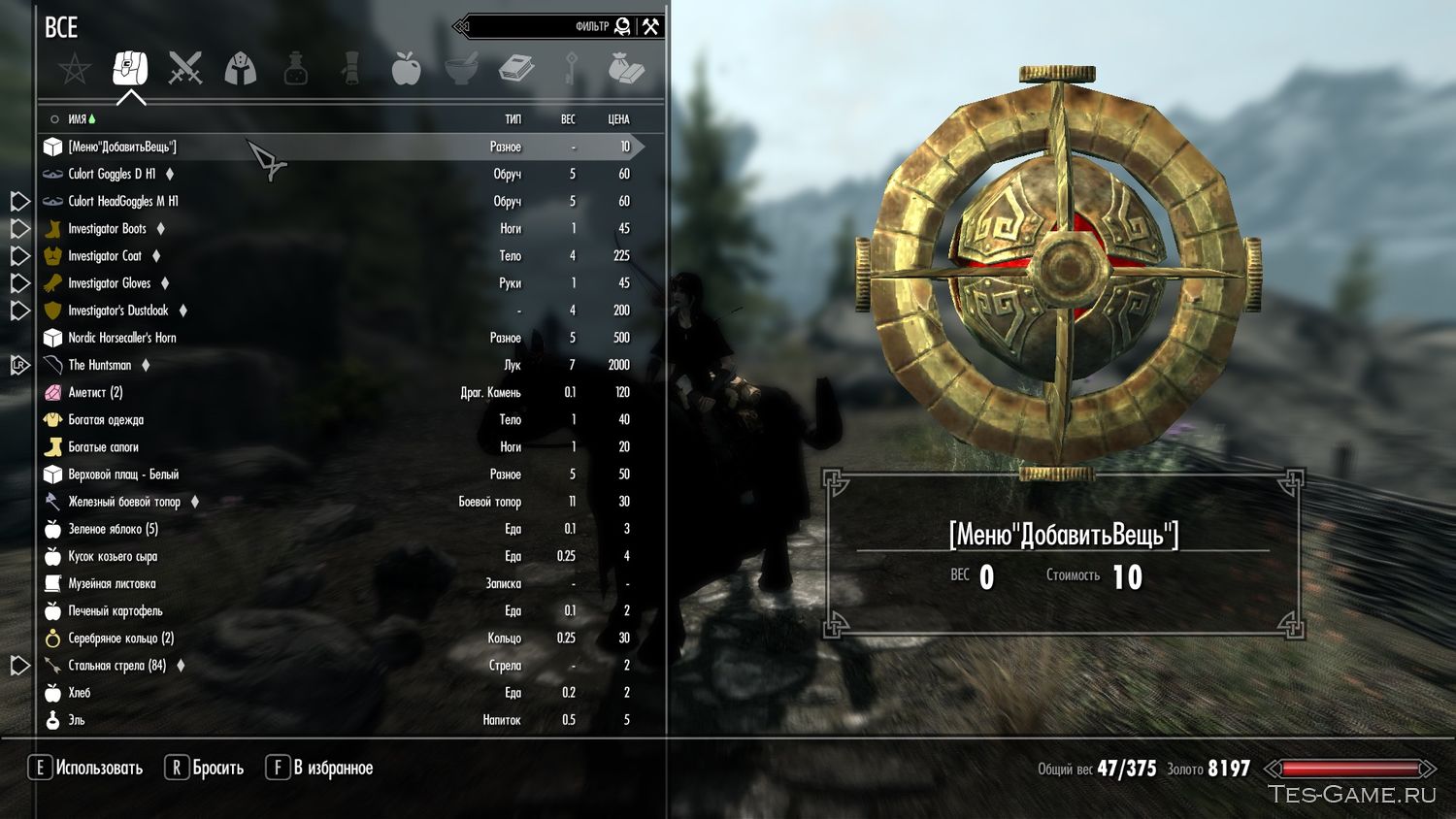Return to the ВСЕ category view
The width and height of the screenshot is (1456, 819).
(61, 28)
